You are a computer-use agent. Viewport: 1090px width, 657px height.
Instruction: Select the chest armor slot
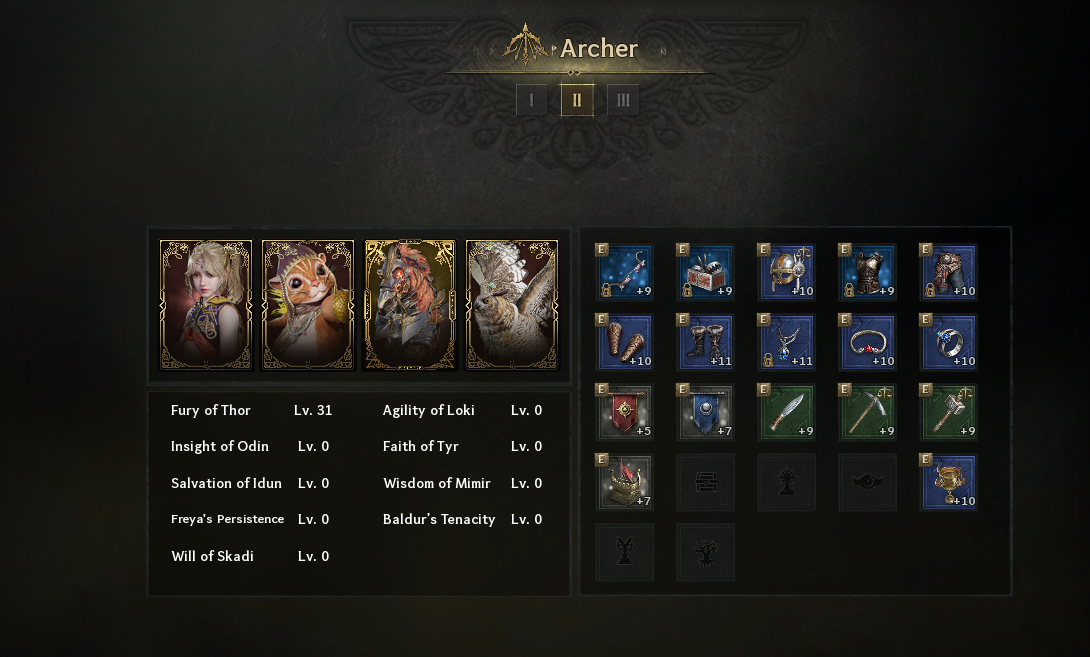click(x=868, y=273)
